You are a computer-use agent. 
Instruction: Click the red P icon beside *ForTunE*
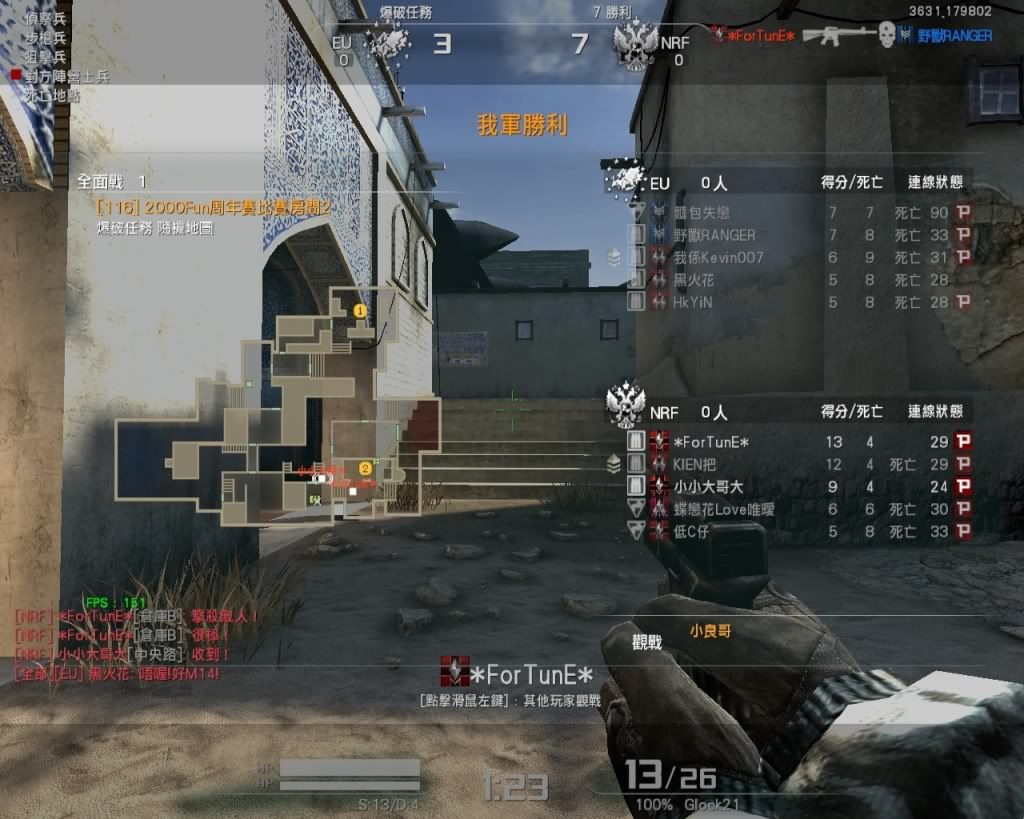tap(963, 441)
